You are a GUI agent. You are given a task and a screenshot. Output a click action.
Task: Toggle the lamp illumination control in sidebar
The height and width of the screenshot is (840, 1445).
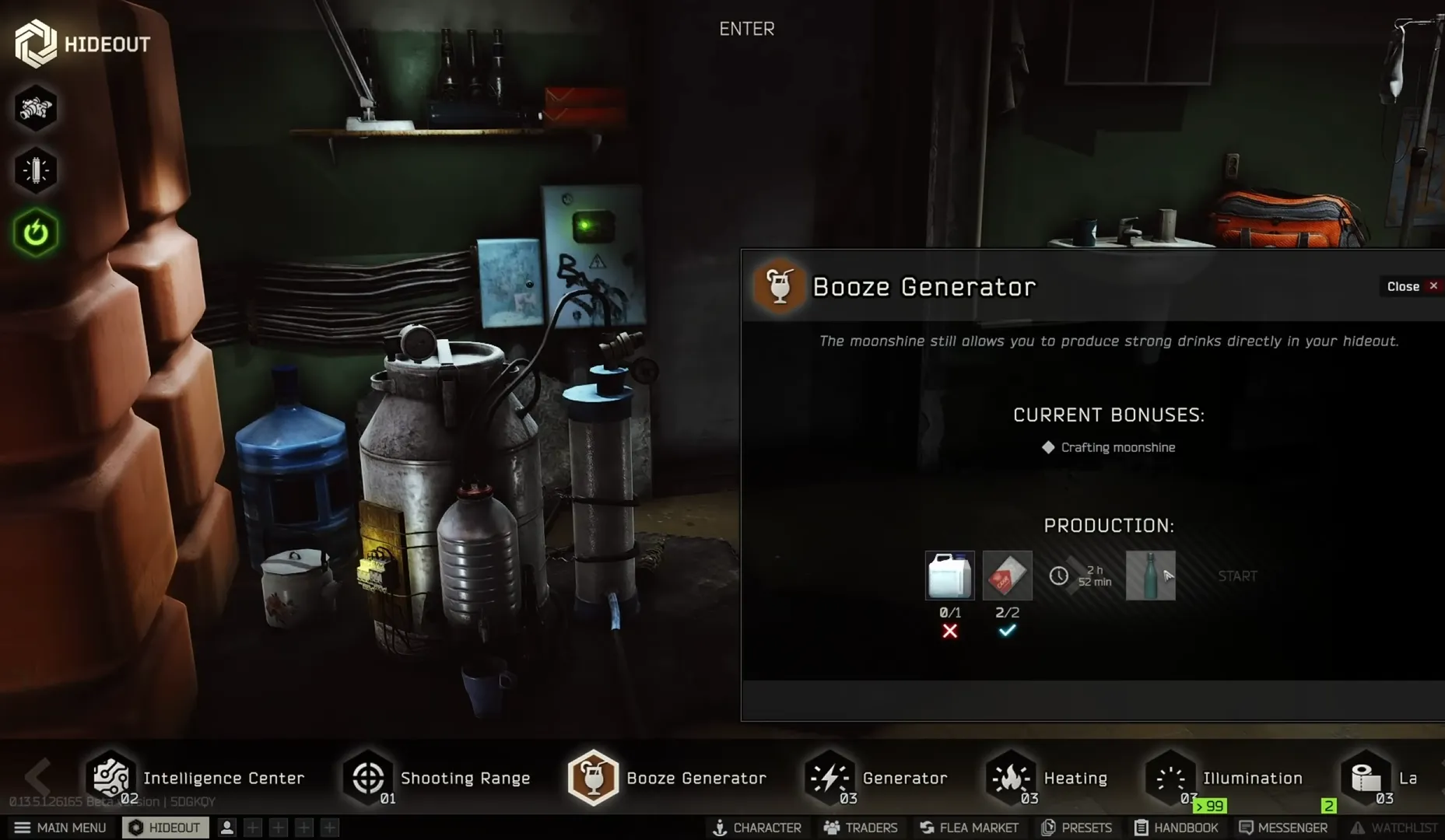pyautogui.click(x=35, y=170)
